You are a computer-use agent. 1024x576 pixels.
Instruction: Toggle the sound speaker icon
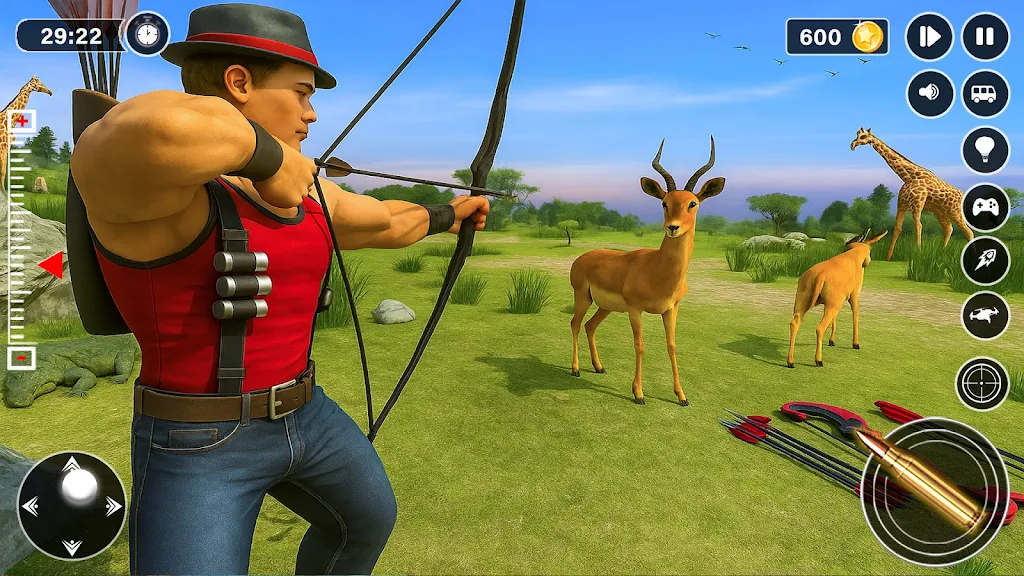coord(930,94)
